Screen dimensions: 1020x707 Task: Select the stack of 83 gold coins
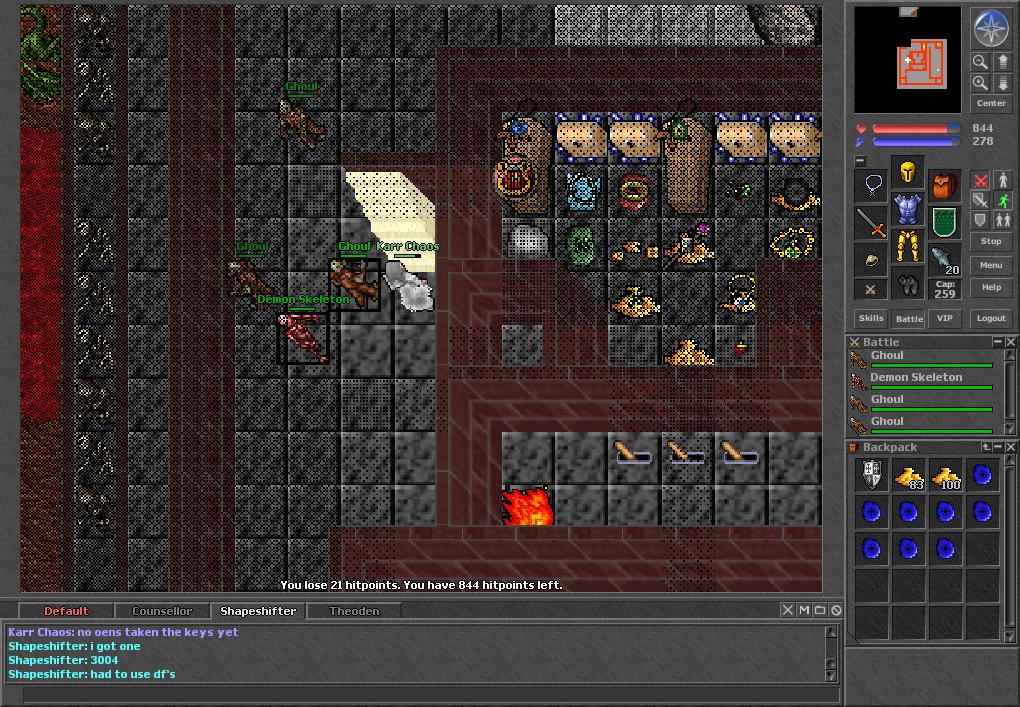[x=908, y=476]
